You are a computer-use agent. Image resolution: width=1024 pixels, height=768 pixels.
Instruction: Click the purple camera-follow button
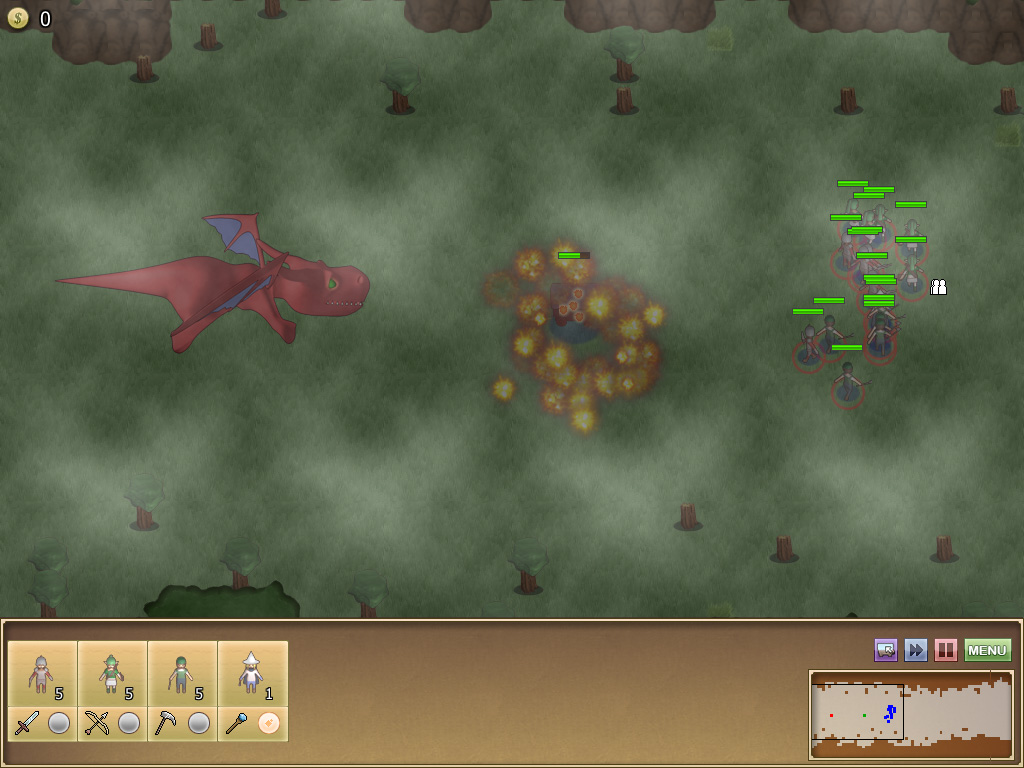point(886,650)
